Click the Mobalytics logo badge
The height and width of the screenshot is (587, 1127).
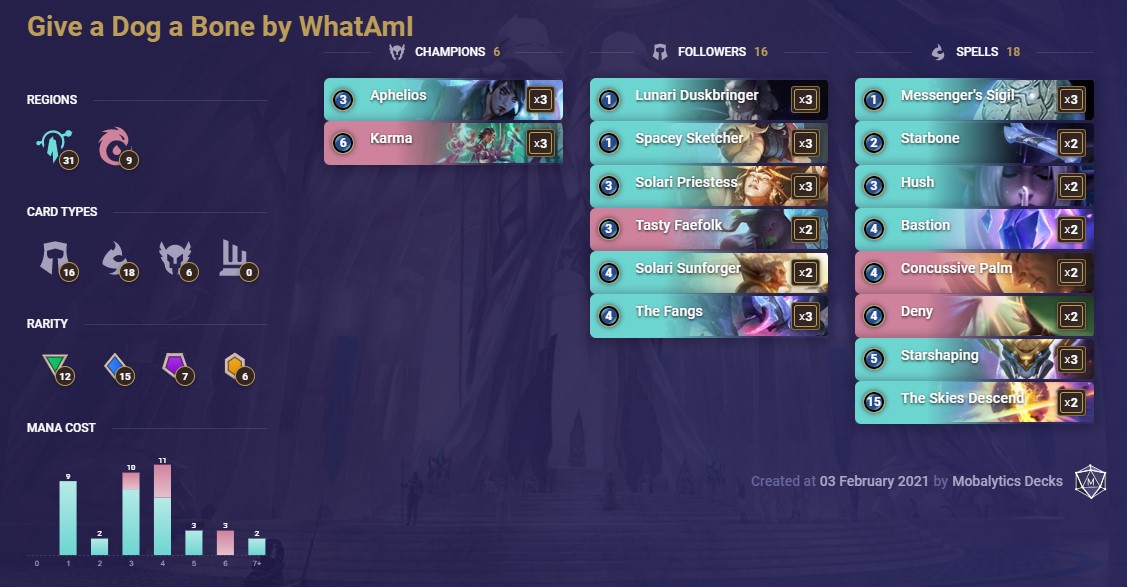[x=1090, y=481]
